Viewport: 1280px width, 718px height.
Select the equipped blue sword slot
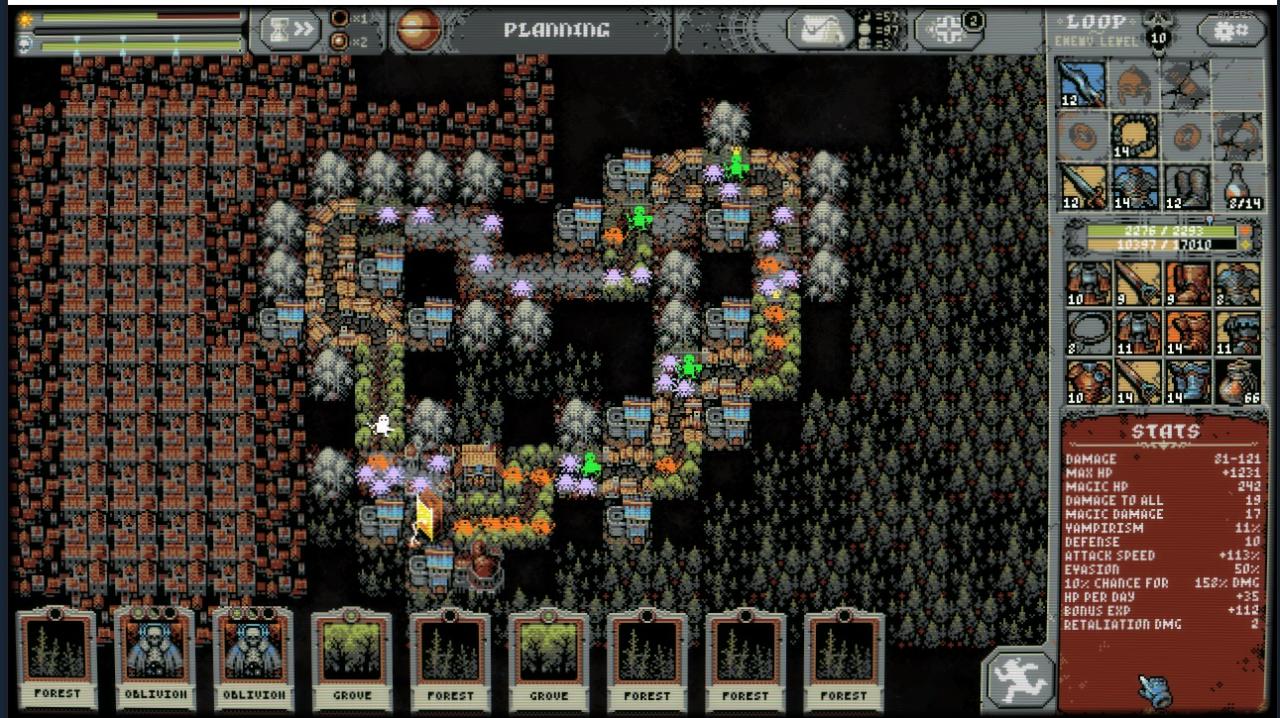tap(1083, 84)
